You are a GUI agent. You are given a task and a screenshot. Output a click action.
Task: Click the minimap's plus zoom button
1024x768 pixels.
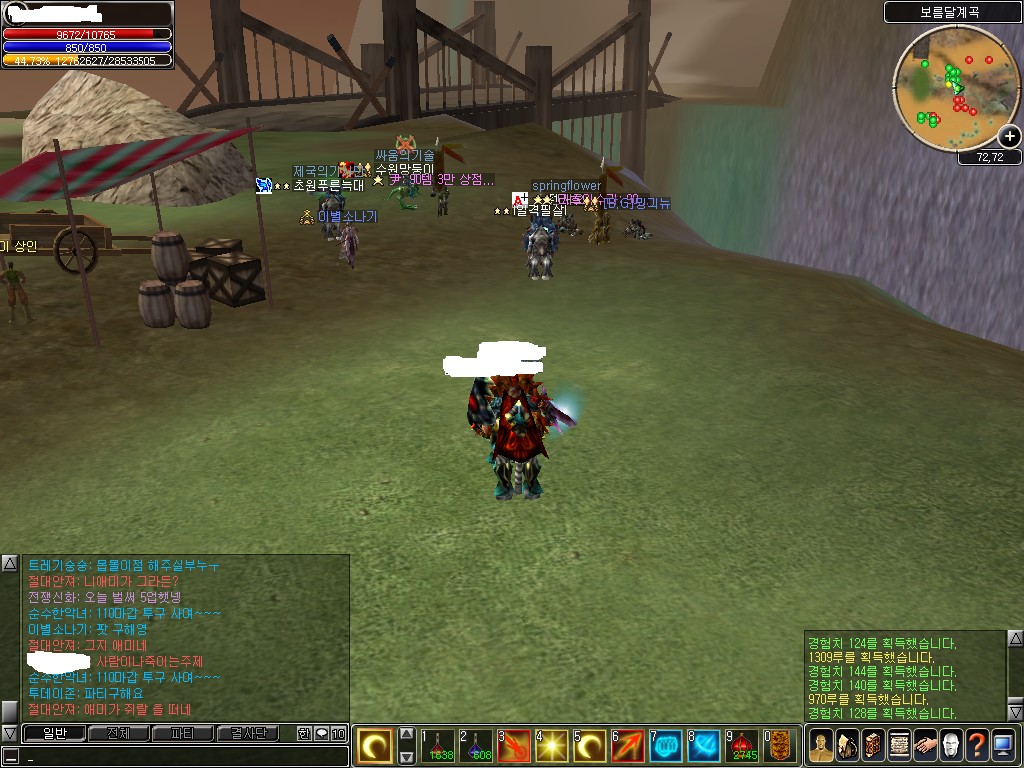click(1009, 137)
